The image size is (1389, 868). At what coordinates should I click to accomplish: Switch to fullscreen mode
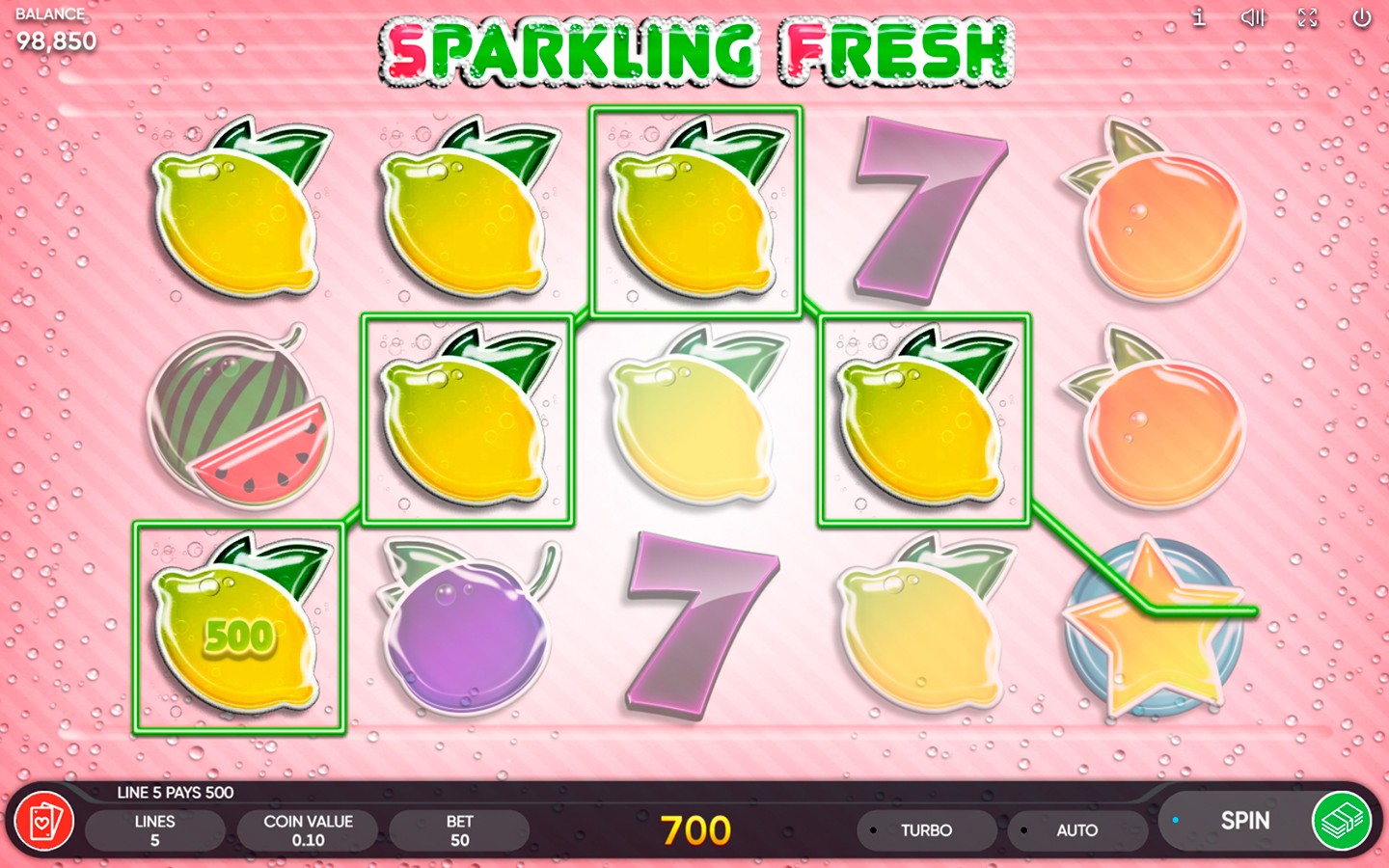coord(1307,17)
